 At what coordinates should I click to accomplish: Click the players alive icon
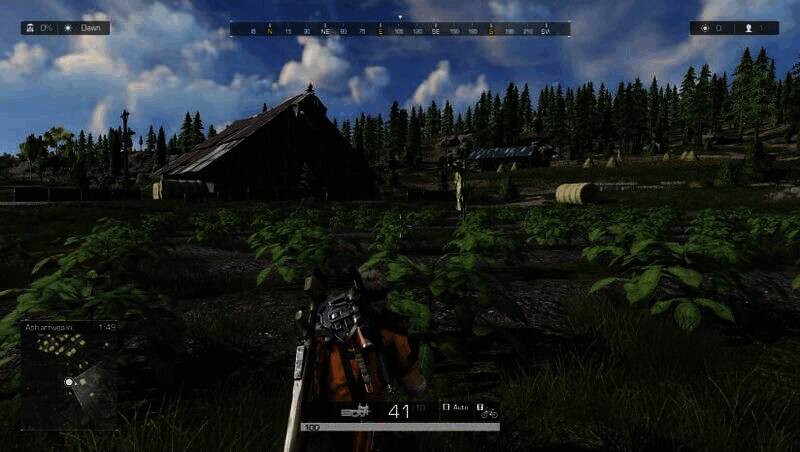click(x=748, y=28)
